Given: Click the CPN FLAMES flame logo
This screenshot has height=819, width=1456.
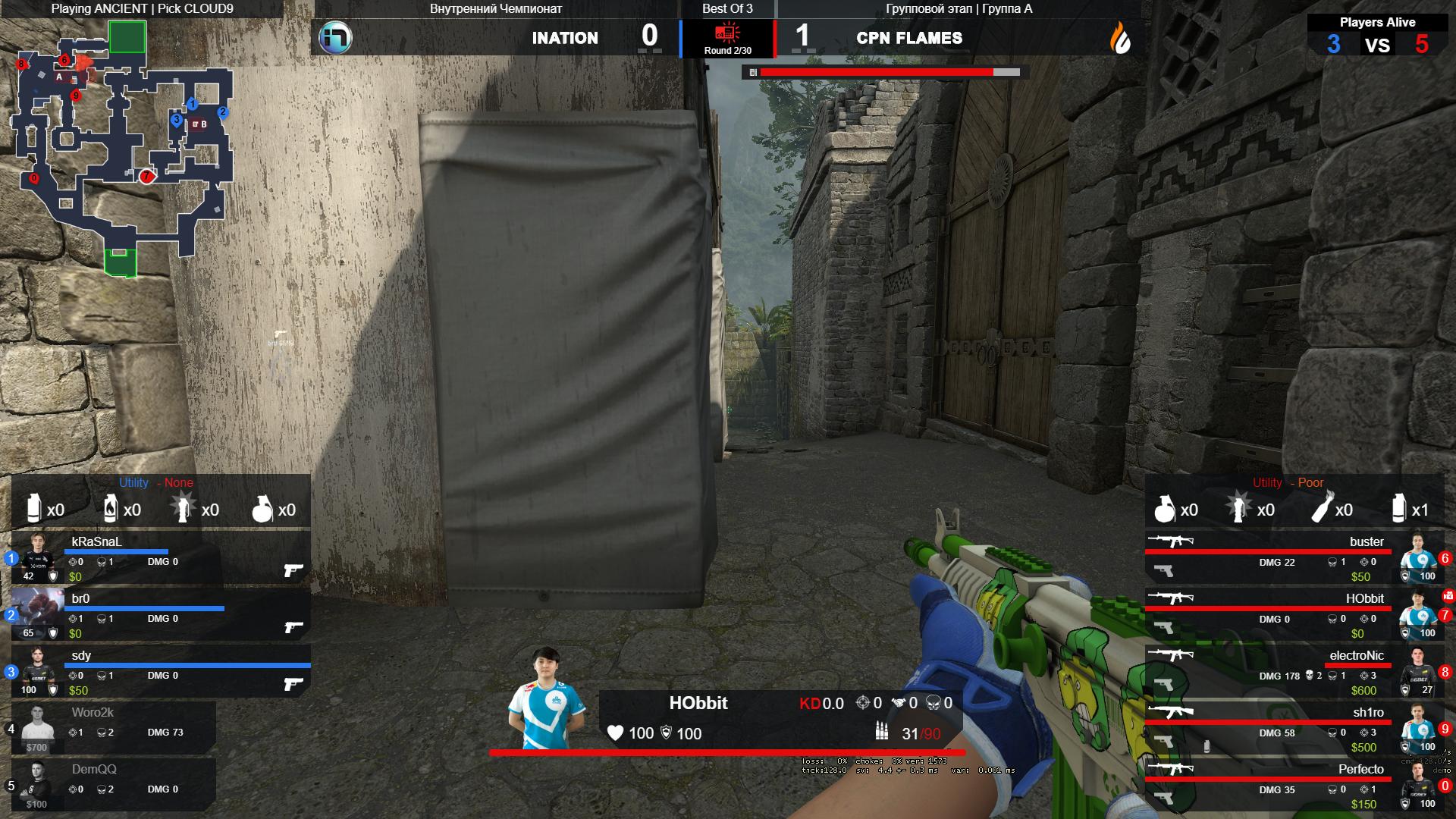Looking at the screenshot, I should pos(1120,37).
